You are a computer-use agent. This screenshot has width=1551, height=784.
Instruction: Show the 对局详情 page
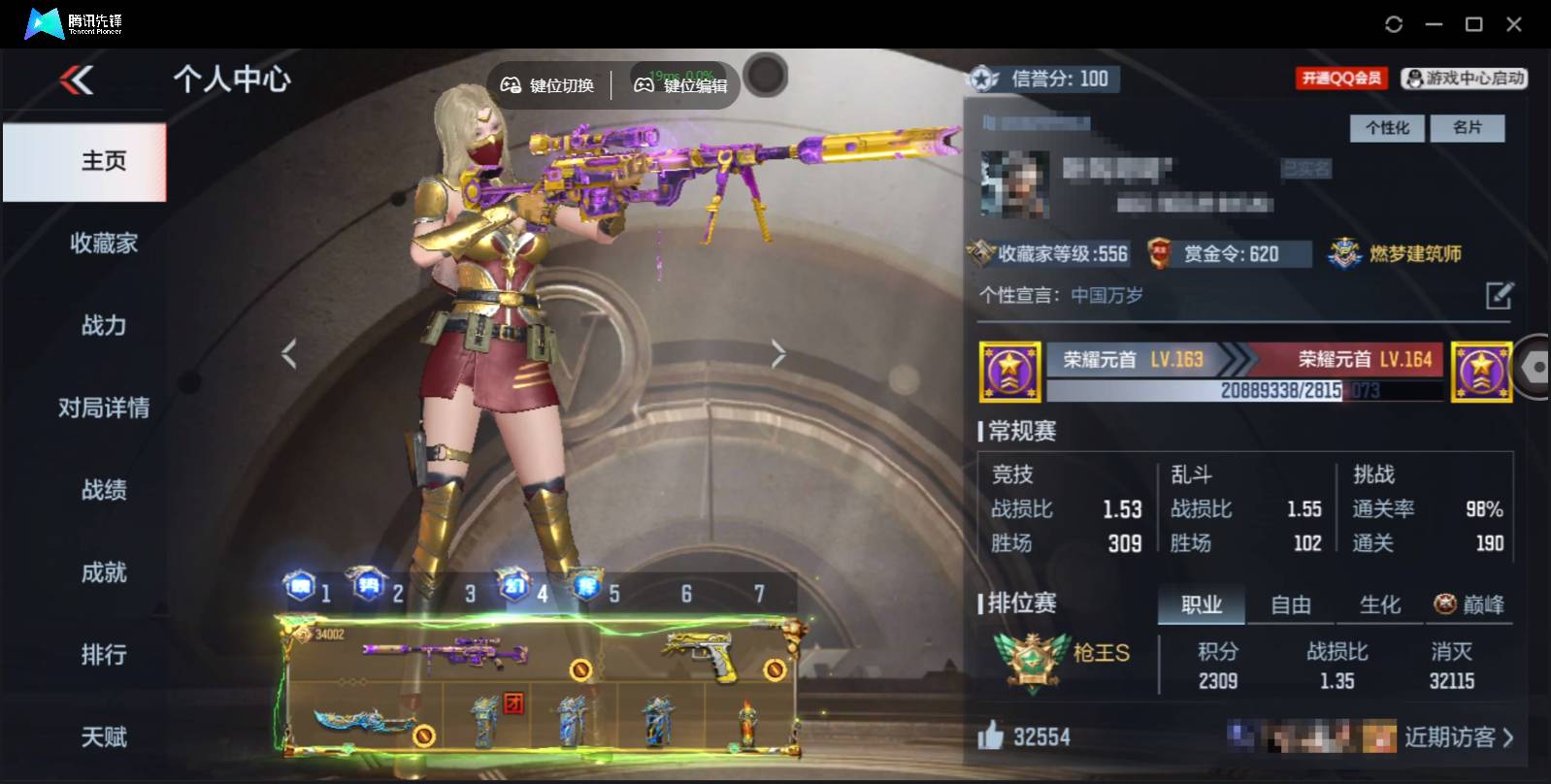pos(103,408)
